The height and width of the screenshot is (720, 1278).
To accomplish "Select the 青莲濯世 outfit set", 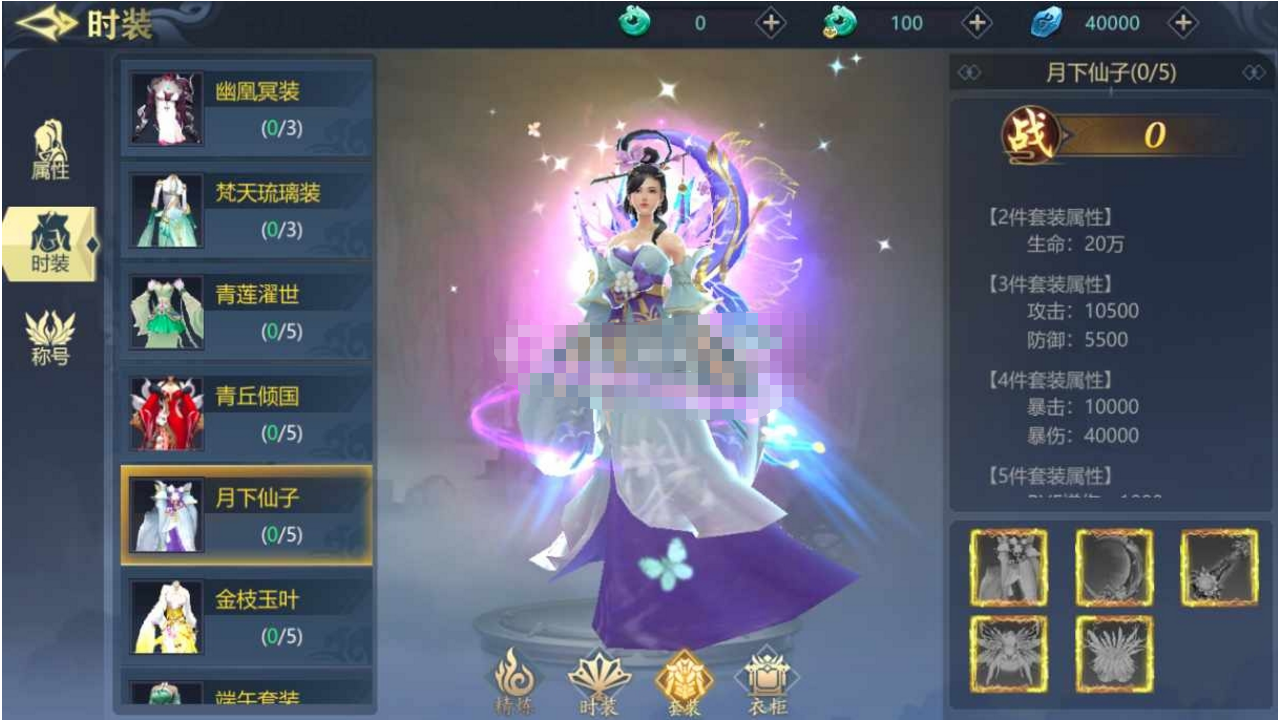I will coord(247,312).
